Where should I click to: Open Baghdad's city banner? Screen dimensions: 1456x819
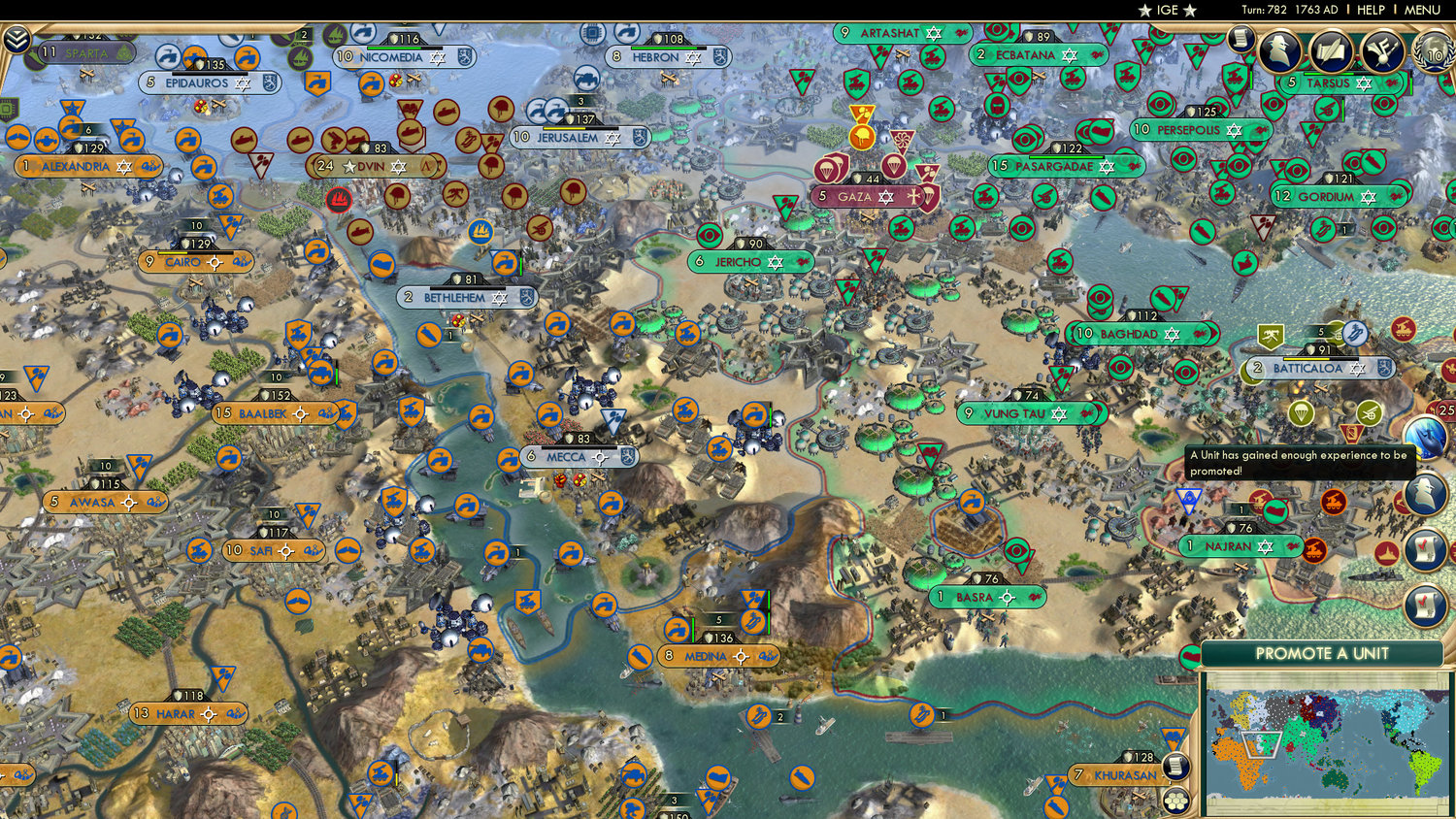(1141, 333)
